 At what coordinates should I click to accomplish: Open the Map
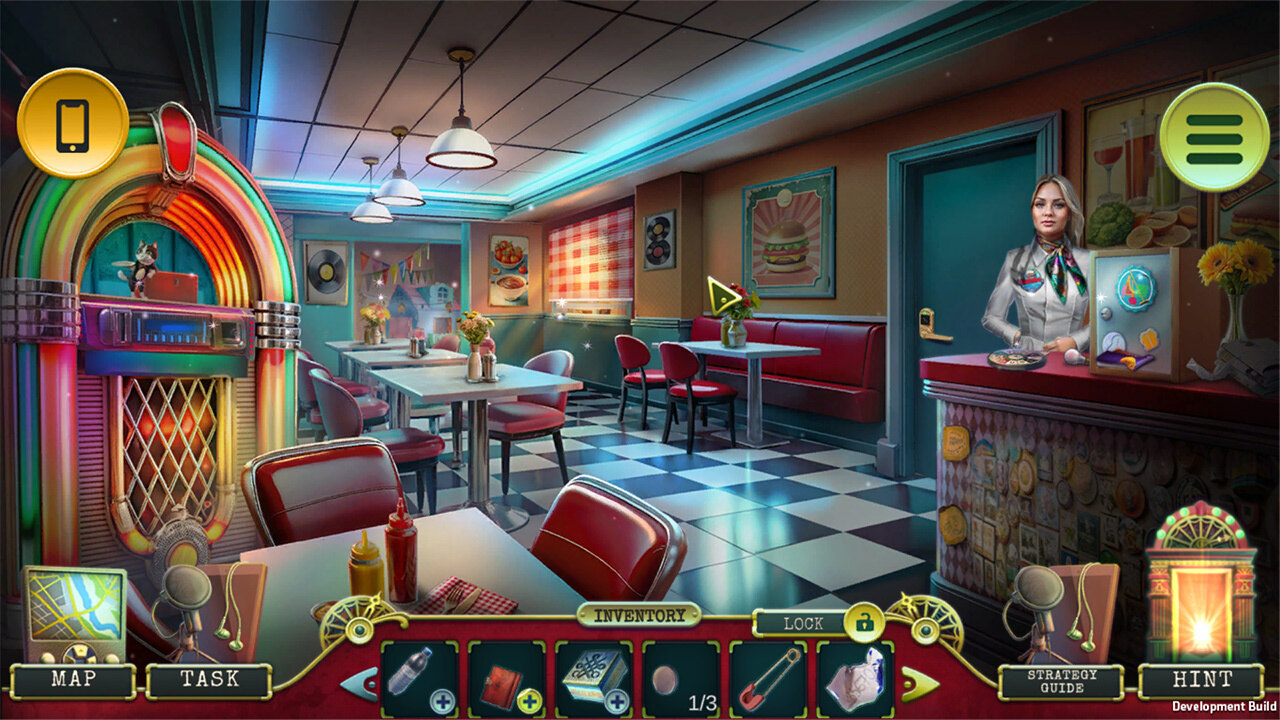(x=75, y=680)
